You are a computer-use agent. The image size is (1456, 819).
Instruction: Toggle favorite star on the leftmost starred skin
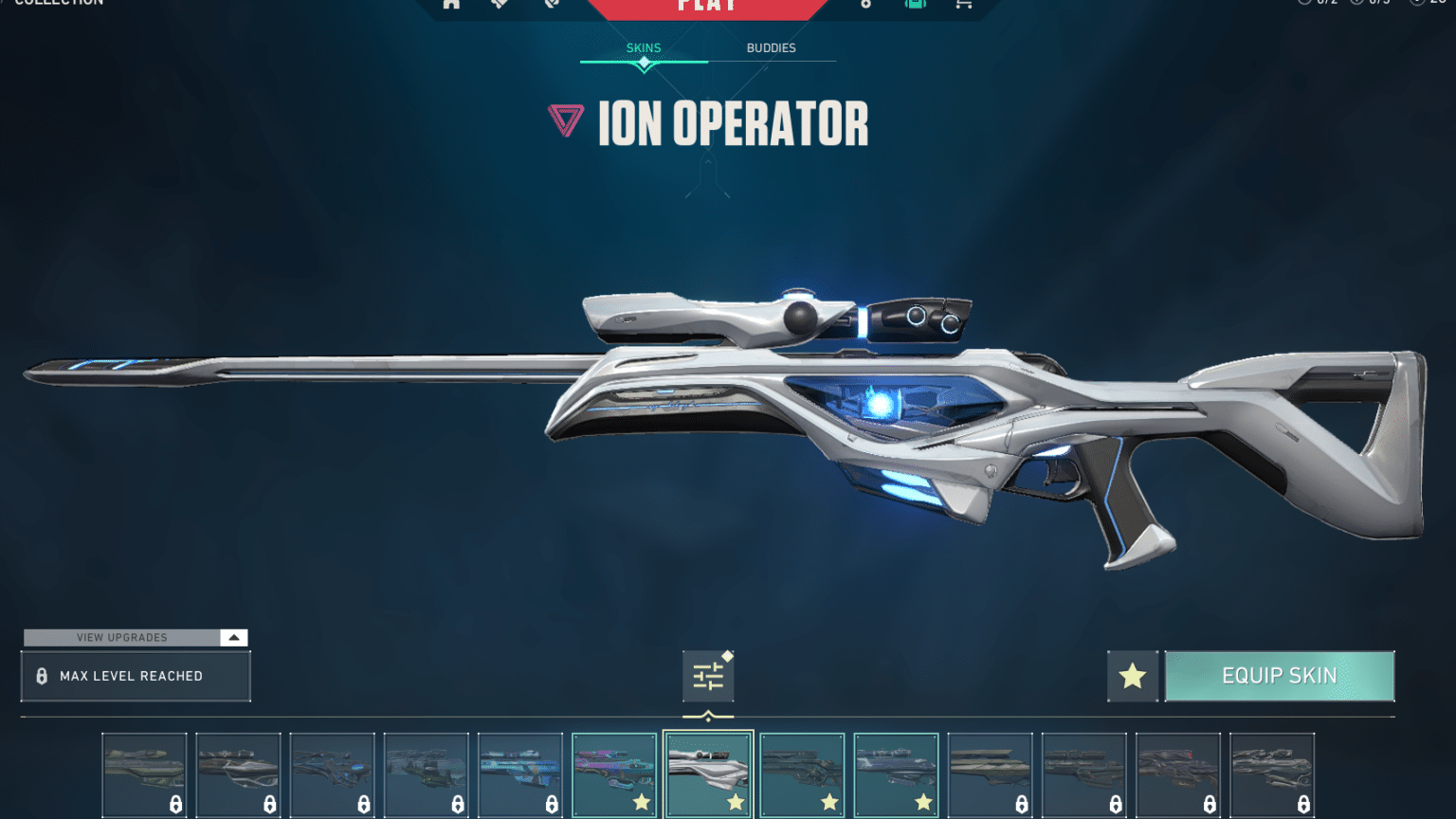tap(640, 802)
